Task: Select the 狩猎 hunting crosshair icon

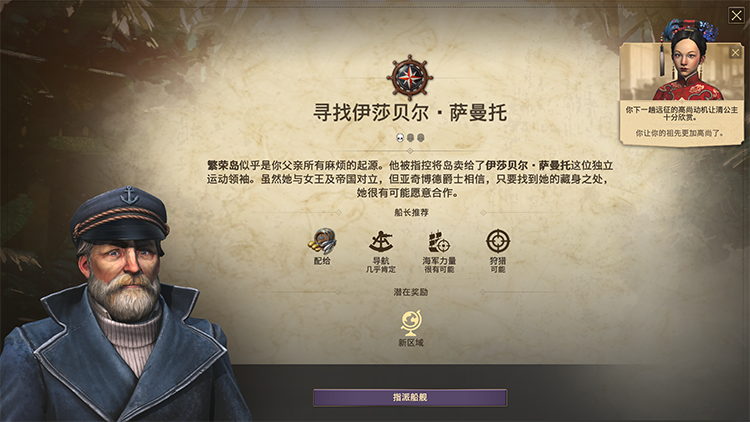Action: [497, 241]
